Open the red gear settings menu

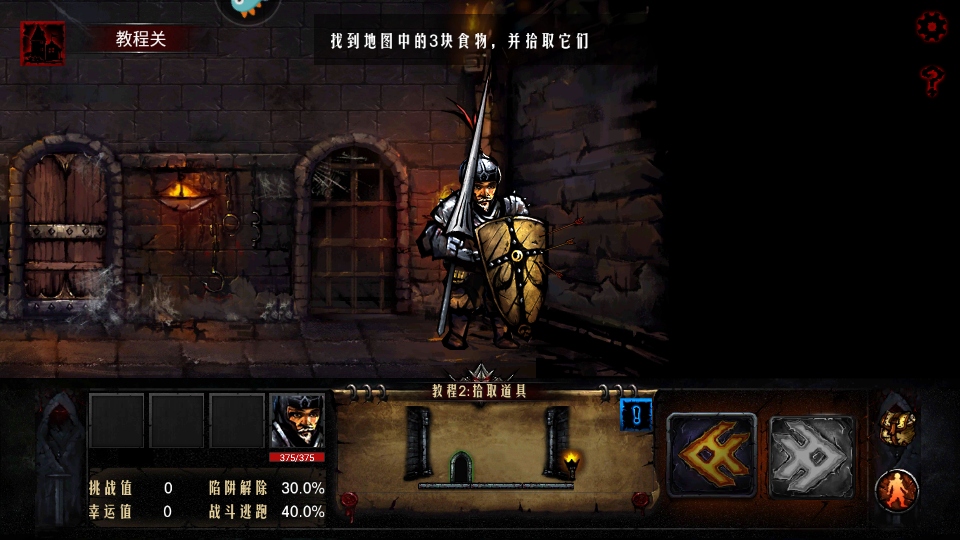932,27
